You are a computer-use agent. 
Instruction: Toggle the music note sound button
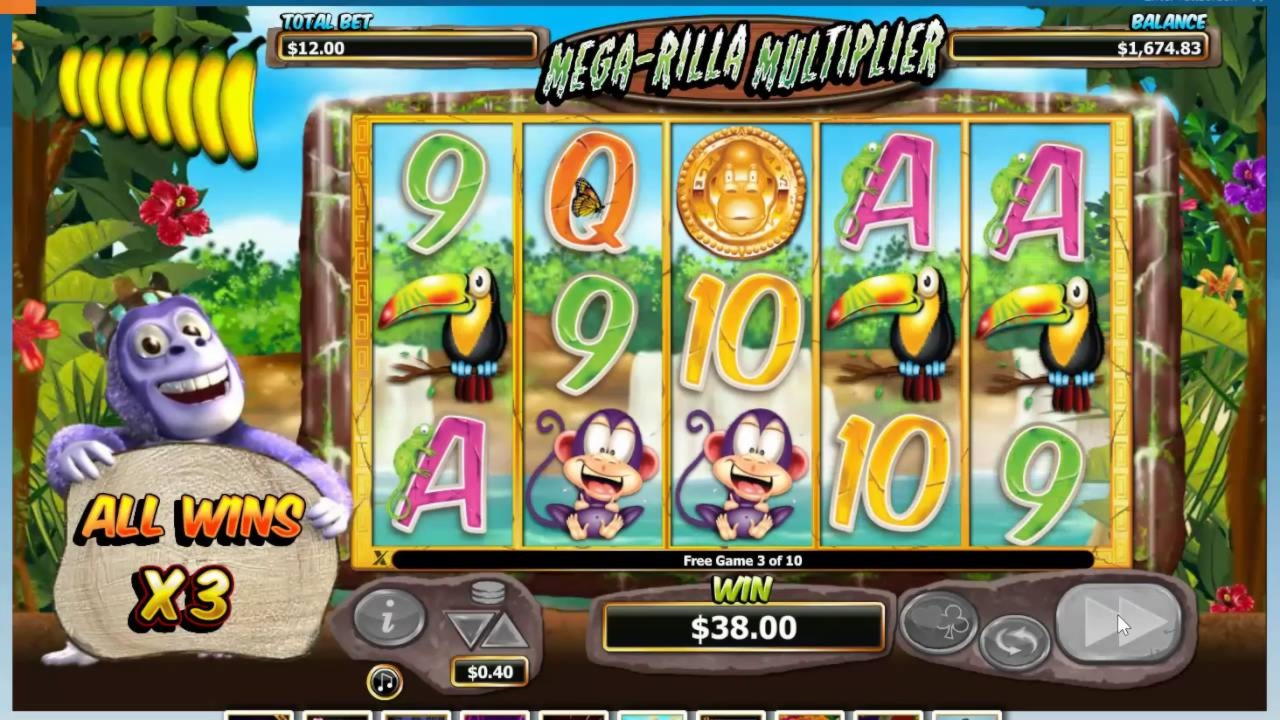point(384,681)
